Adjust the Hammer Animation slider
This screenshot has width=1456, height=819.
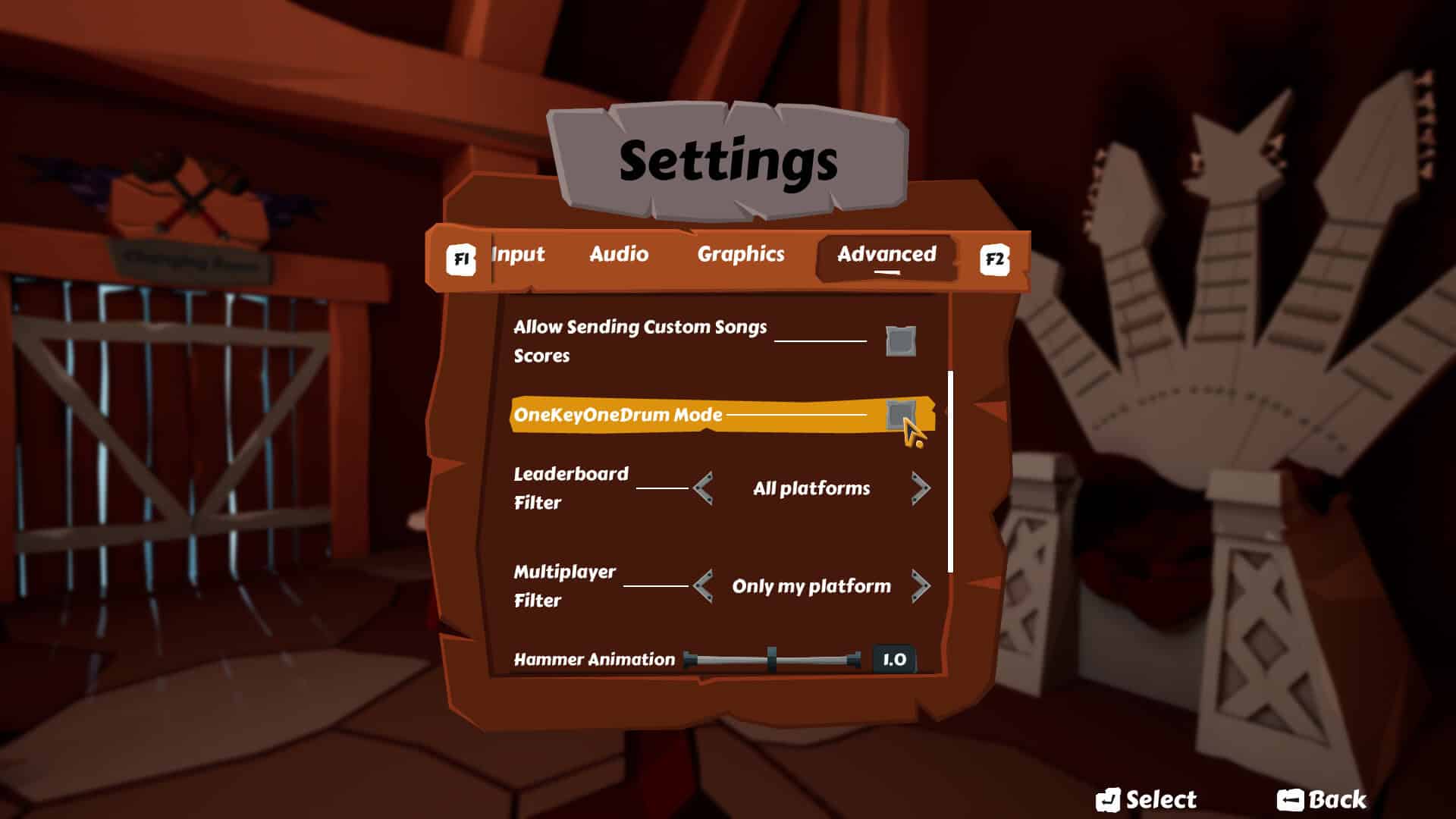(x=772, y=659)
